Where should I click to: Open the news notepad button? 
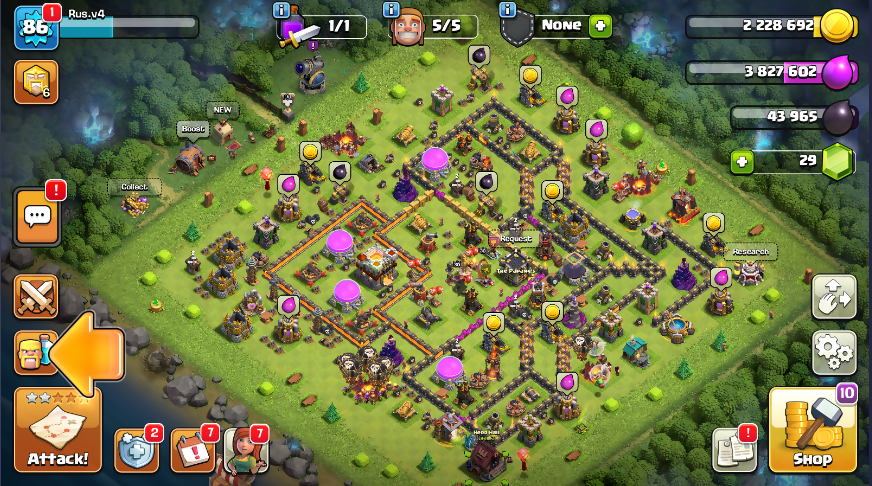pyautogui.click(x=733, y=450)
